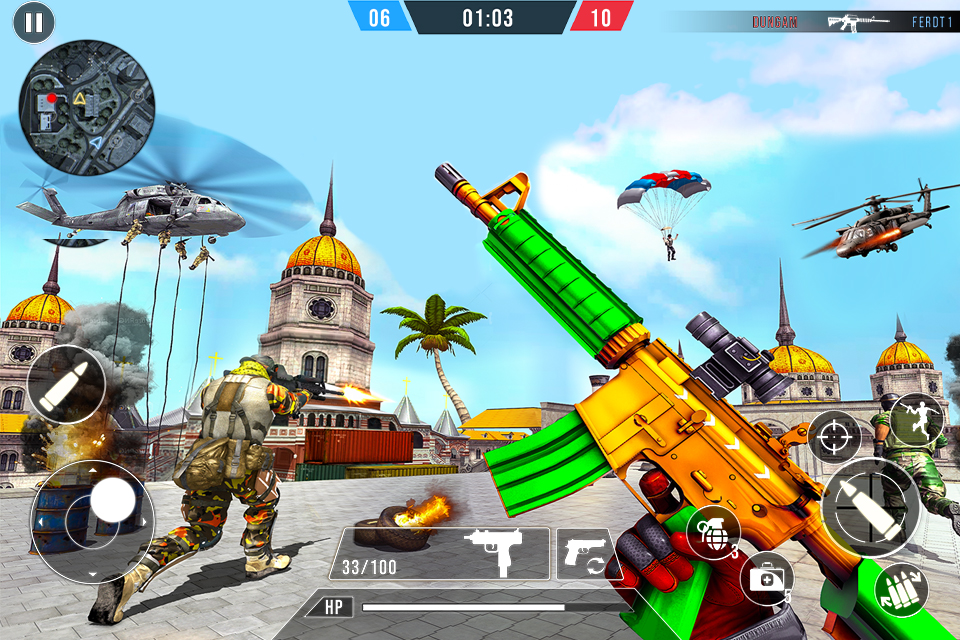Fire using the large bullet button
960x640 pixels.
click(x=871, y=507)
